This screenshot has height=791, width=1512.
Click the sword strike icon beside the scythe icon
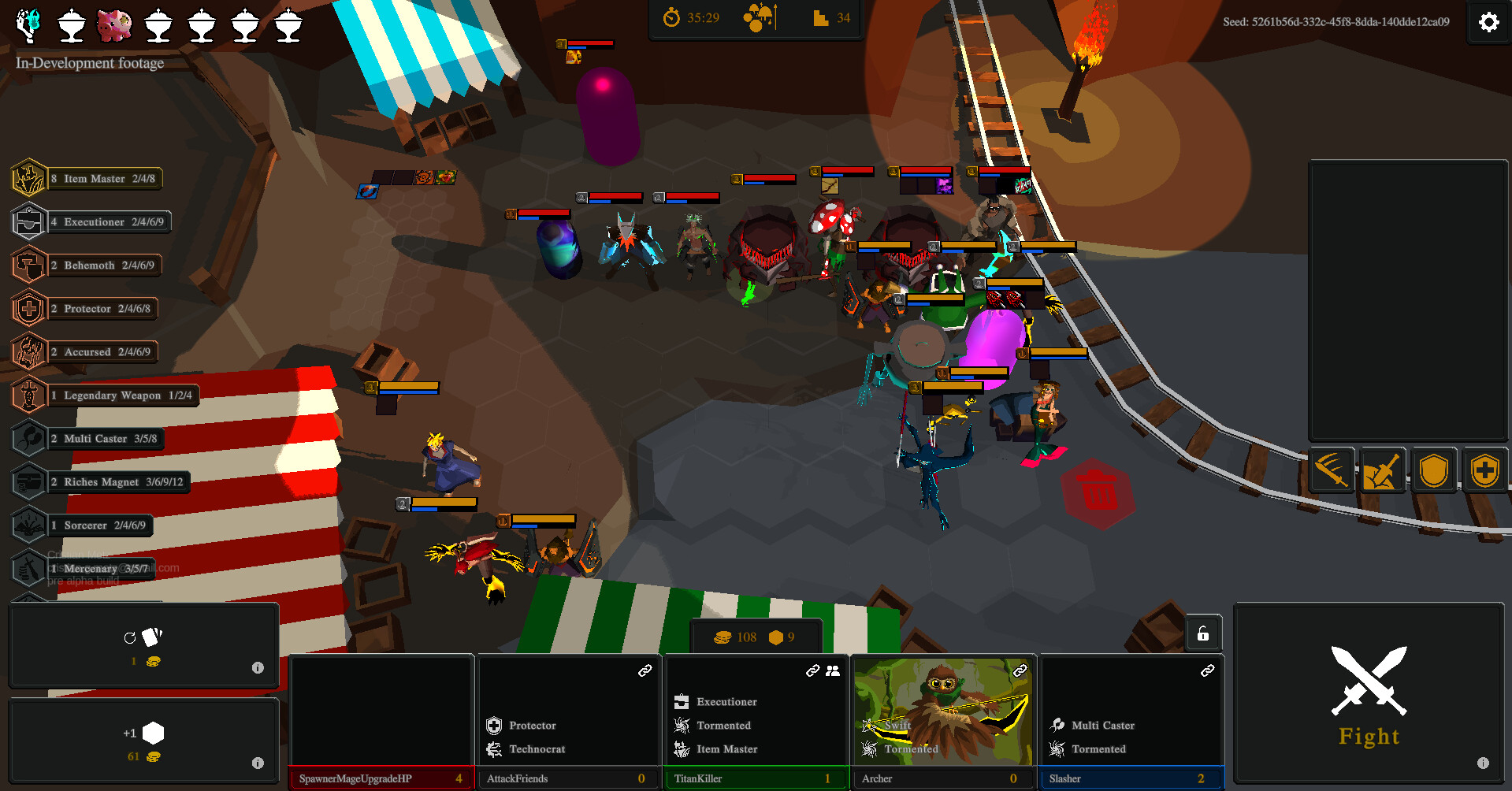tap(1381, 470)
